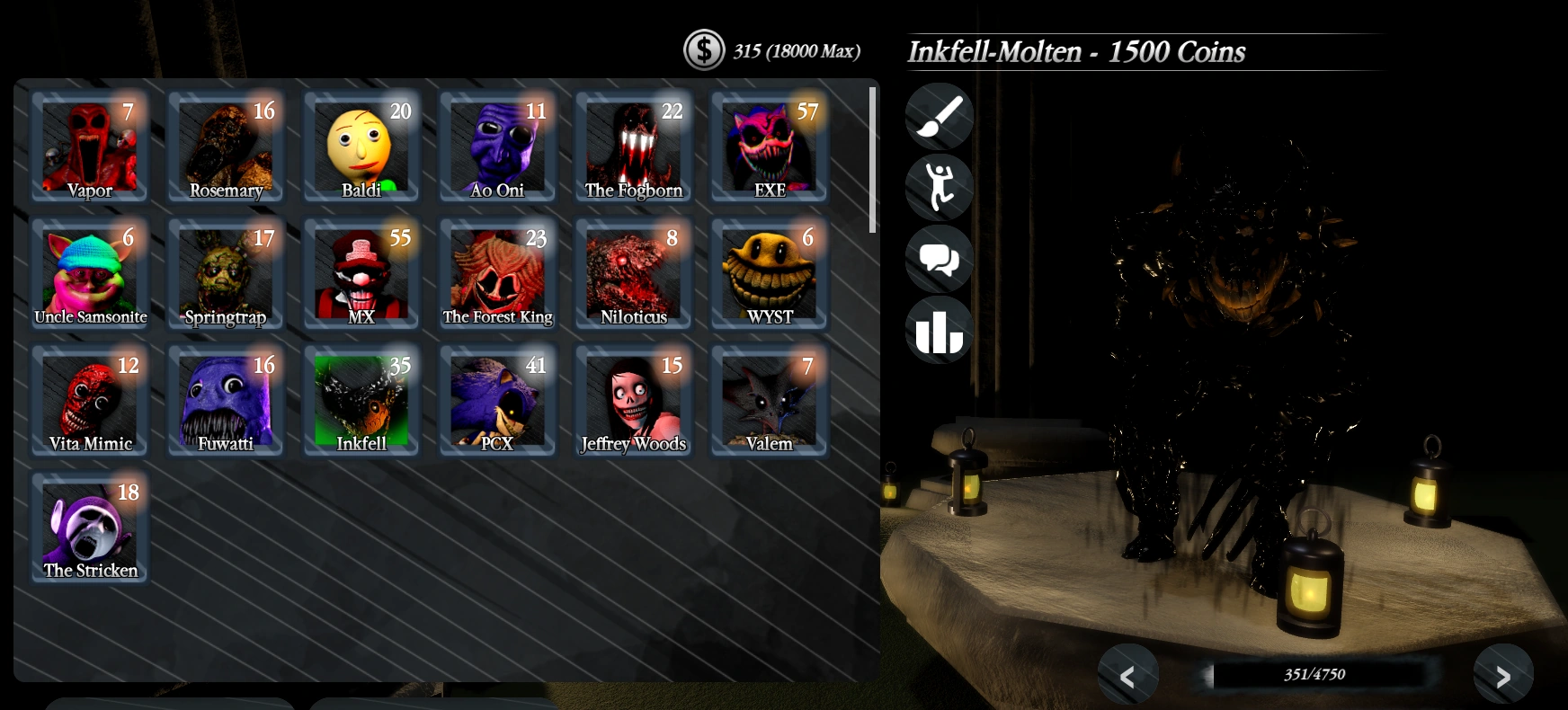Click the right arrow to next character
Screen dimensions: 1568x710
click(1502, 676)
